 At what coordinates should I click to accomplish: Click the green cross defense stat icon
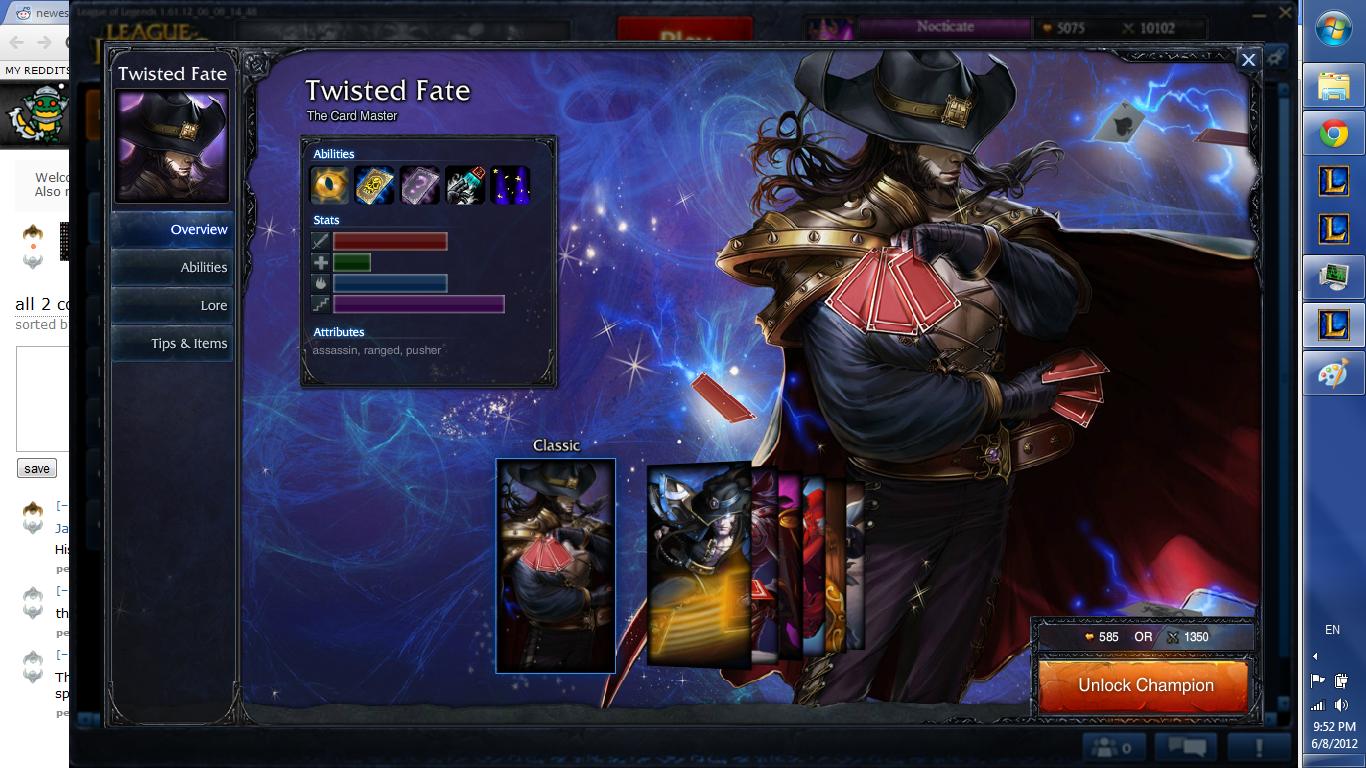pos(318,262)
